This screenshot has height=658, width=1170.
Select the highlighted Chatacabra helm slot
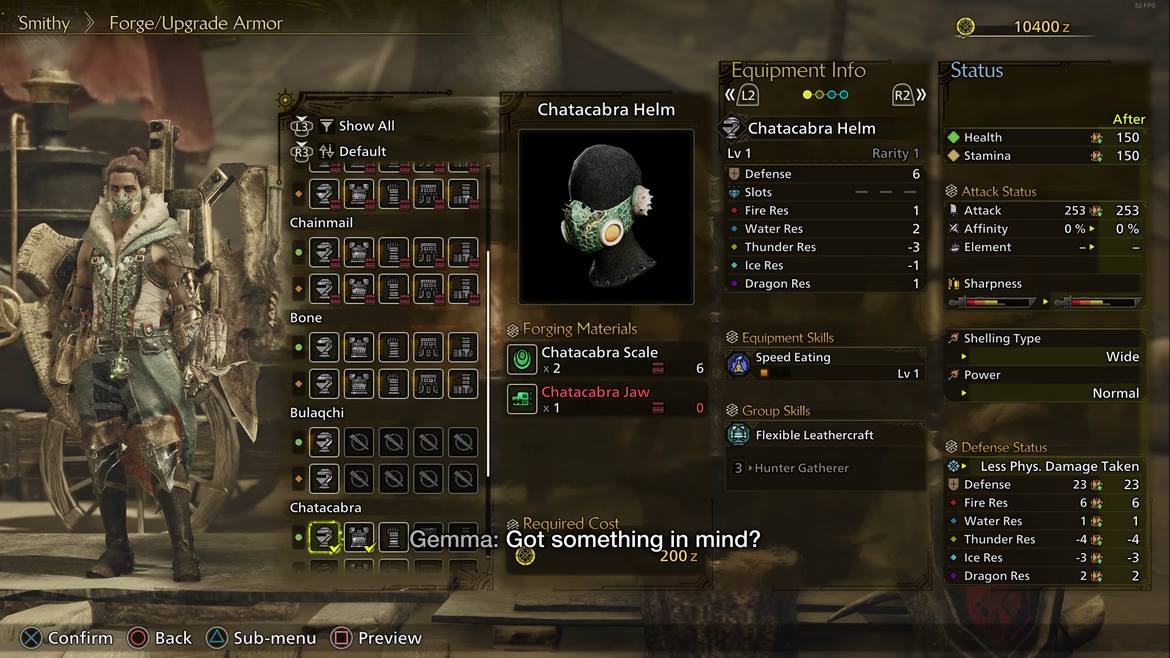[323, 537]
